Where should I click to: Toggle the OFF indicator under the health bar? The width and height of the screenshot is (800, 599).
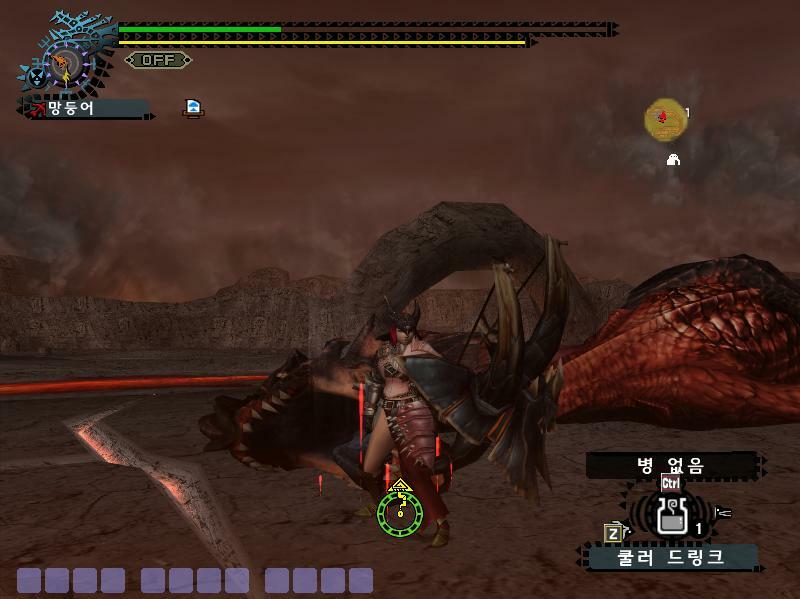(158, 60)
